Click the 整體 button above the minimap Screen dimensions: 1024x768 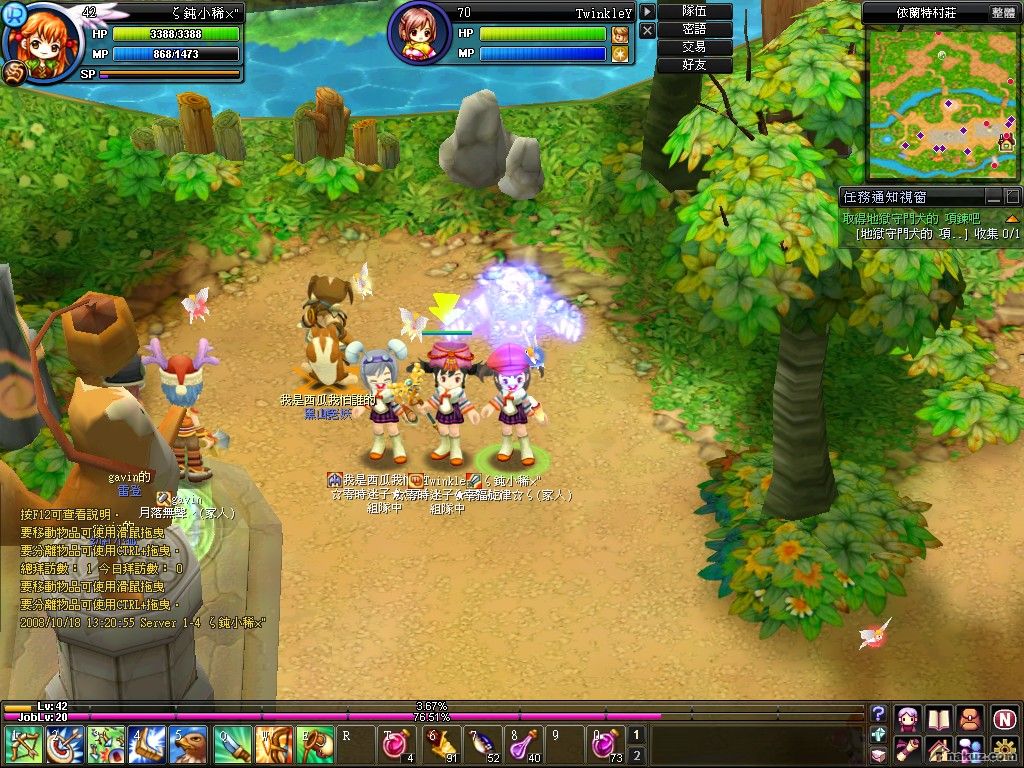tap(1003, 12)
